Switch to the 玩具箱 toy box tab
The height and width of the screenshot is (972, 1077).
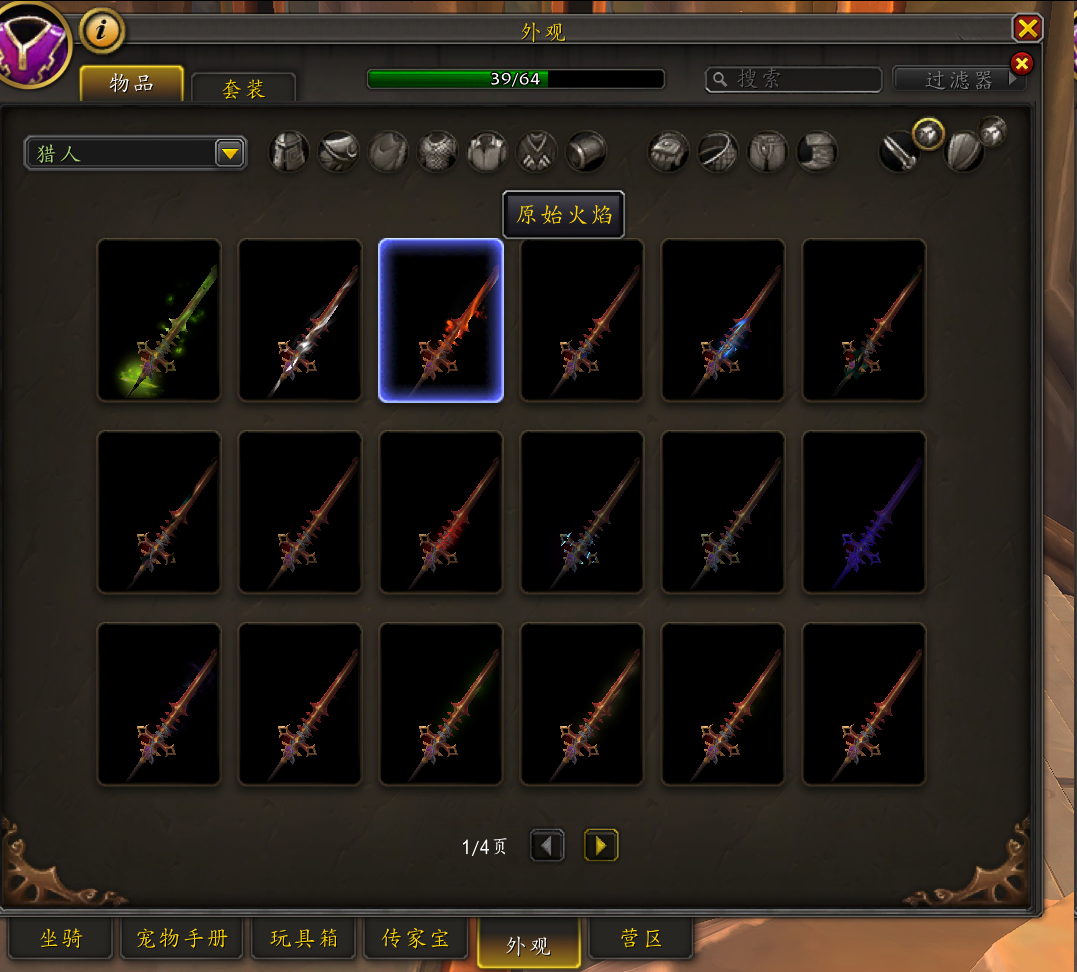pyautogui.click(x=304, y=939)
